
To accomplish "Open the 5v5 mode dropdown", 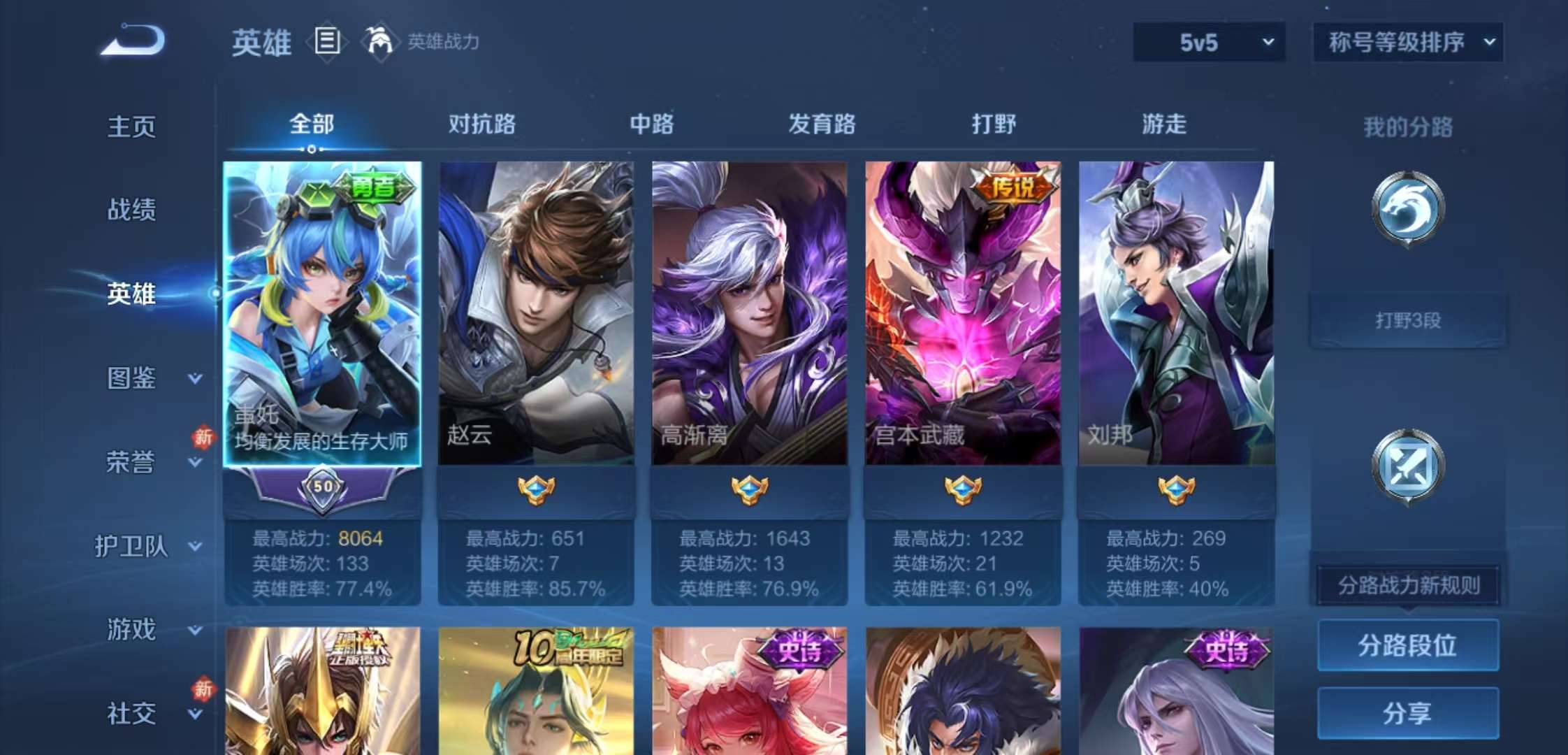I will pyautogui.click(x=1209, y=42).
